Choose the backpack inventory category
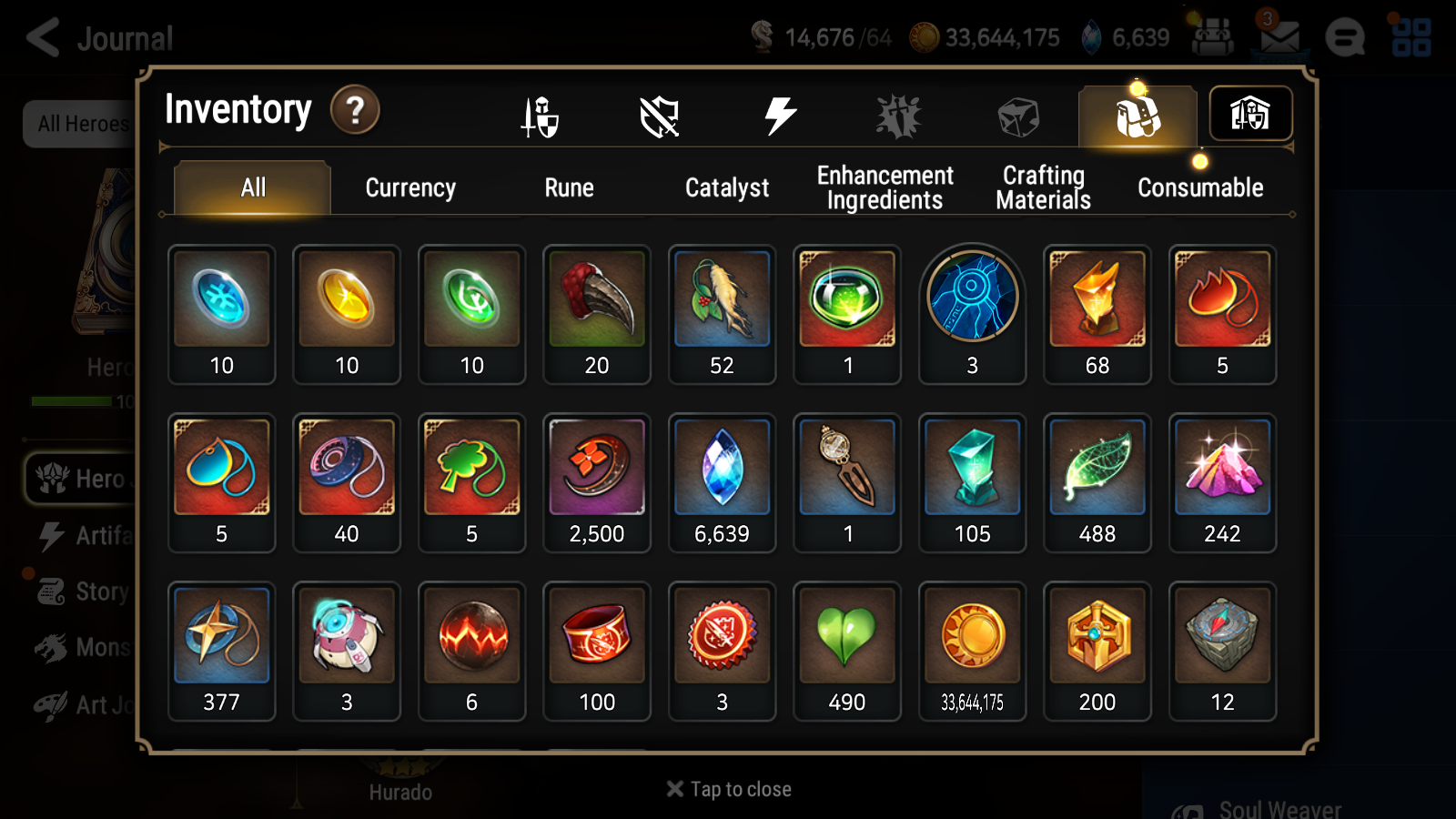 click(1137, 116)
